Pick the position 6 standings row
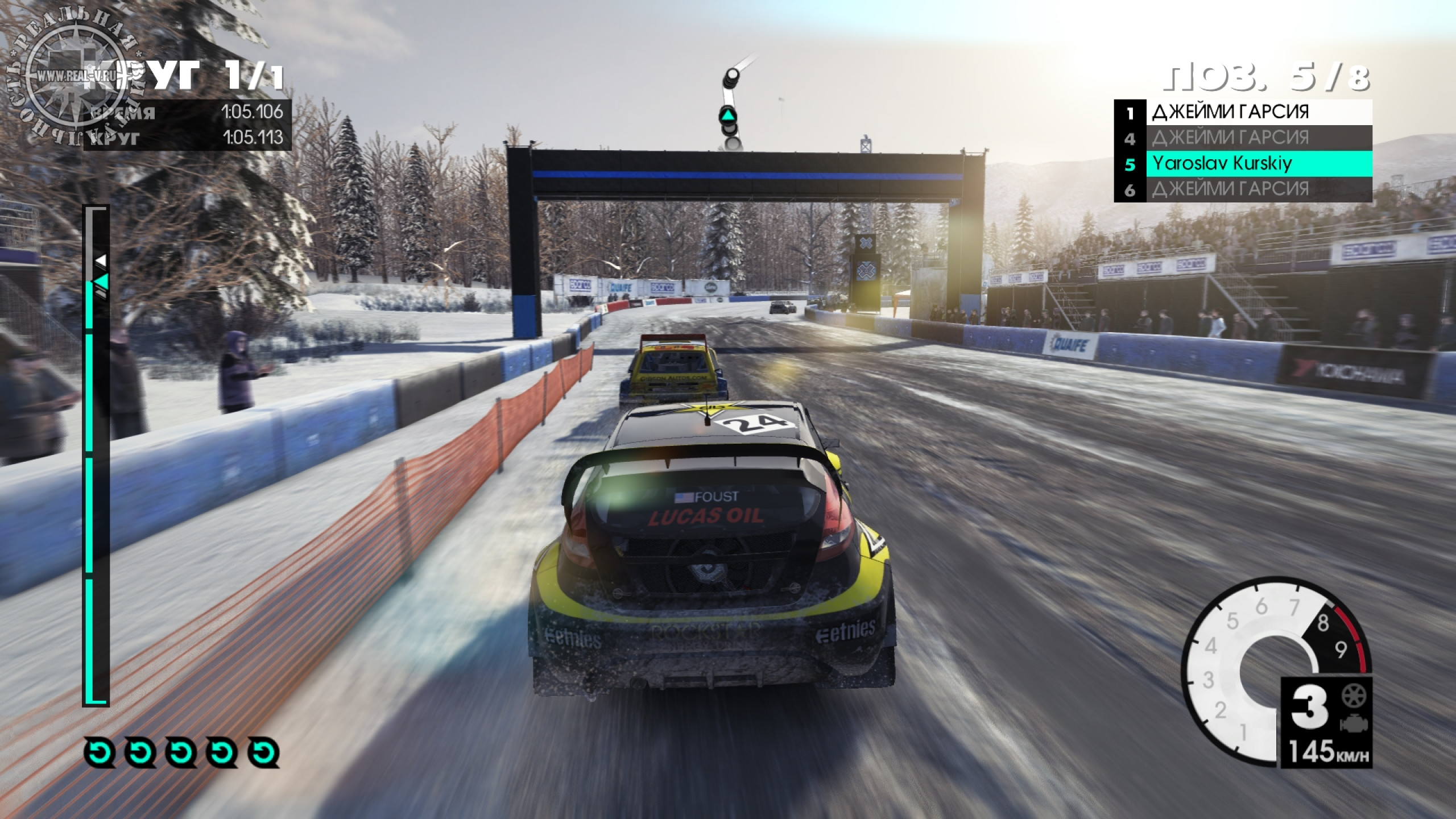 pyautogui.click(x=1242, y=189)
